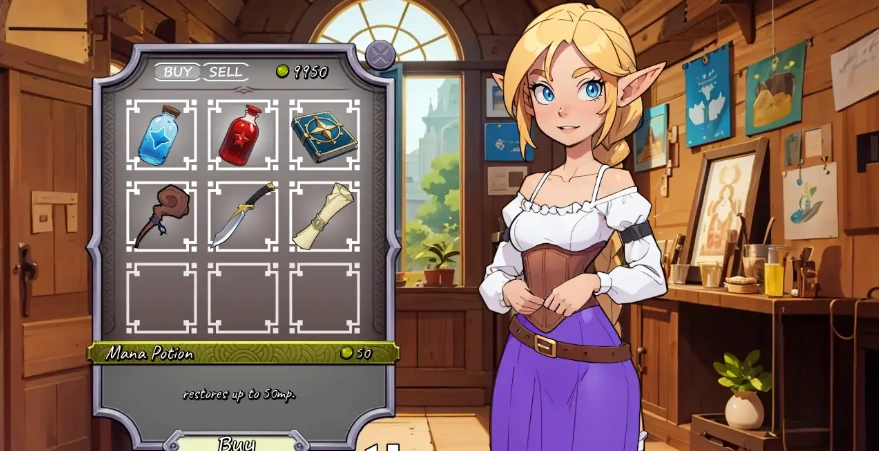This screenshot has width=879, height=451.
Task: Confirm purchase with the Buy button
Action: pos(237,443)
